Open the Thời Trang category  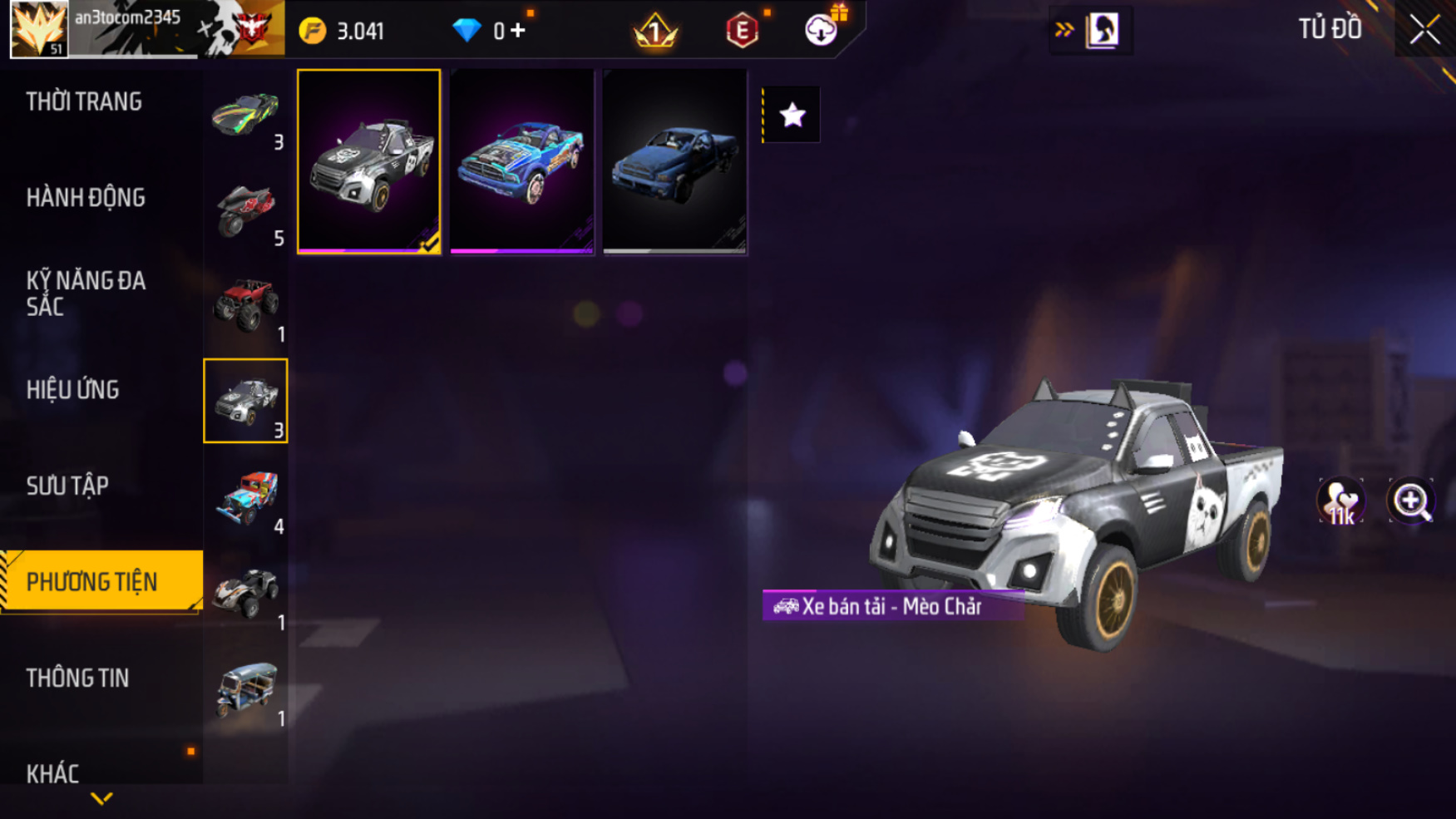point(84,101)
